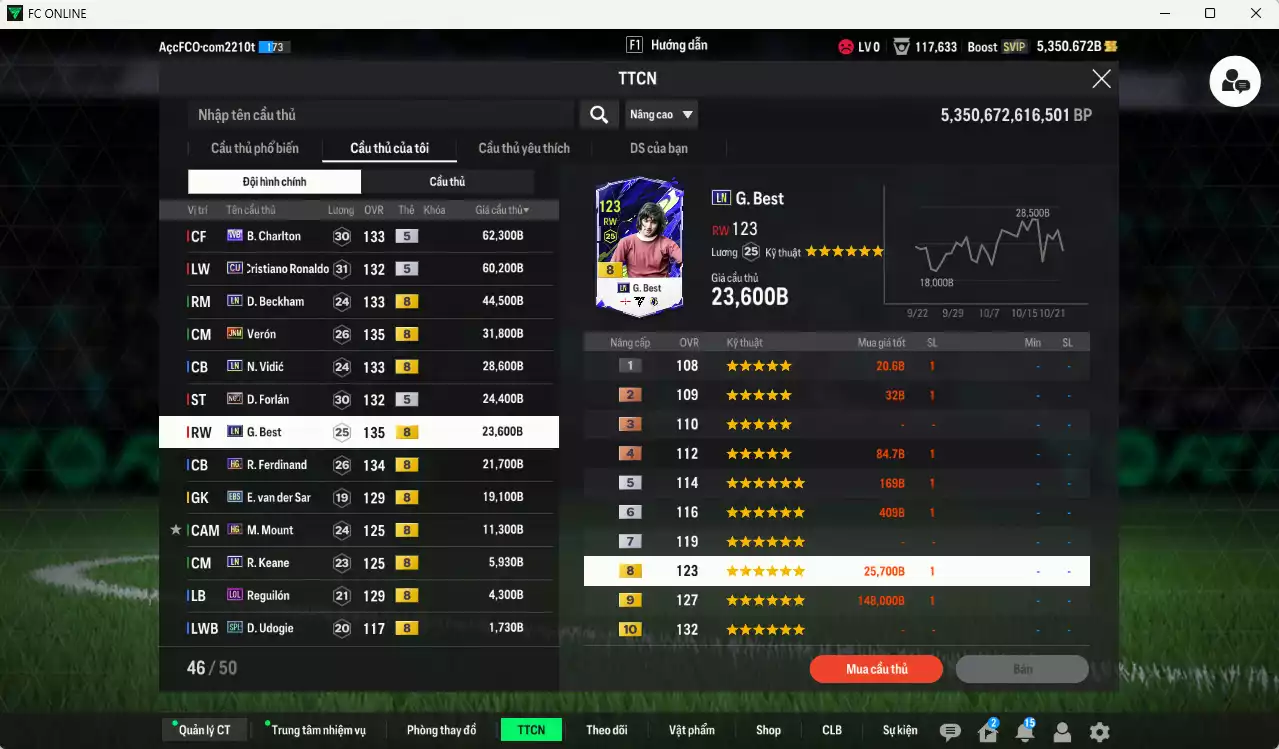Maximize the FC ONLINE window

(x=1210, y=13)
